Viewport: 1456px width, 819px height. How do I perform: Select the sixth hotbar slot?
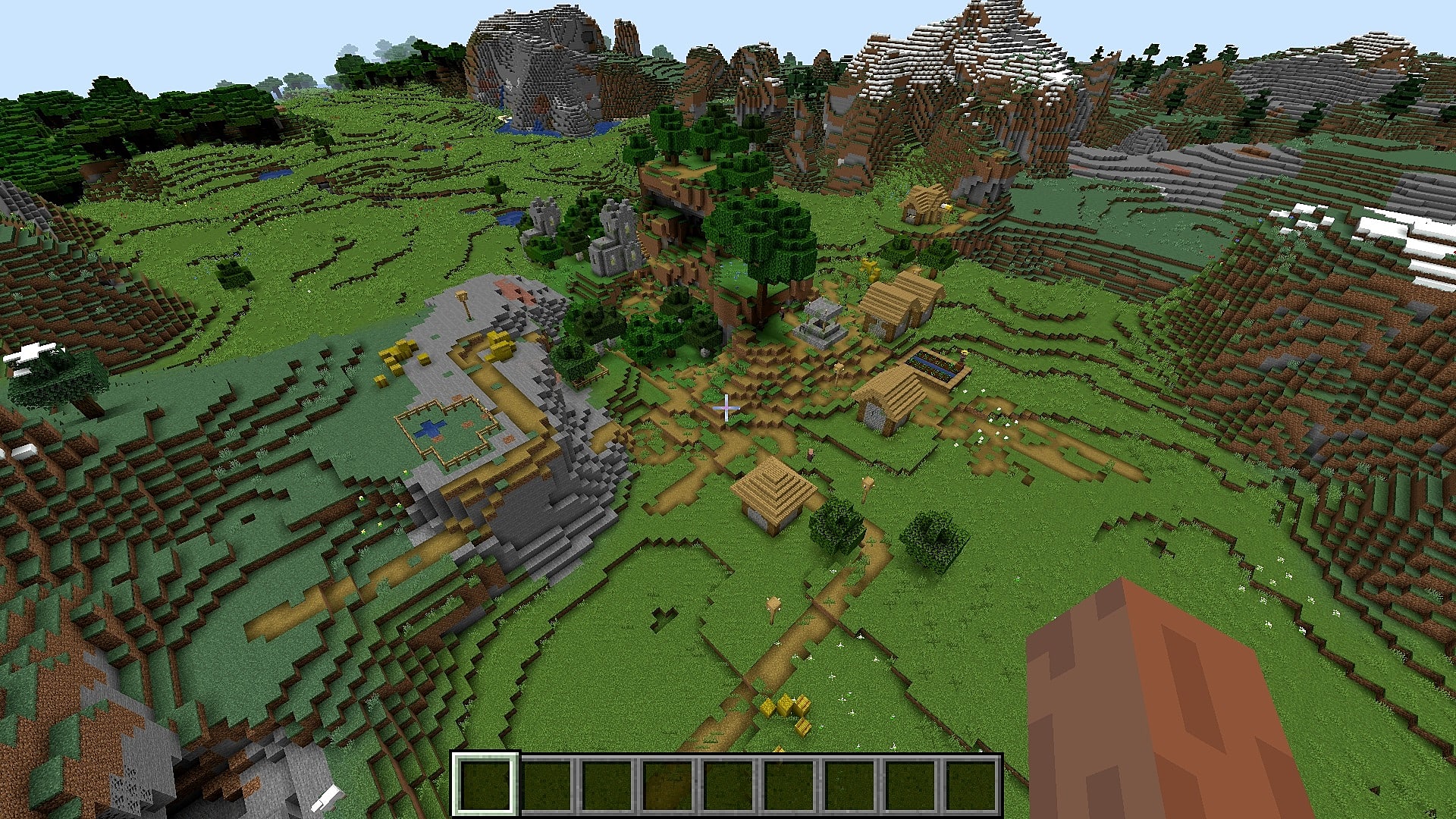click(789, 787)
